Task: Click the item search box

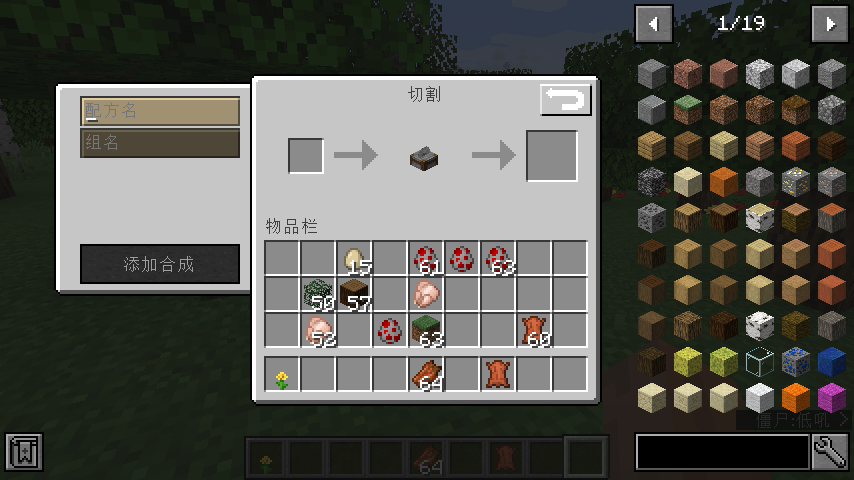Action: coord(722,452)
